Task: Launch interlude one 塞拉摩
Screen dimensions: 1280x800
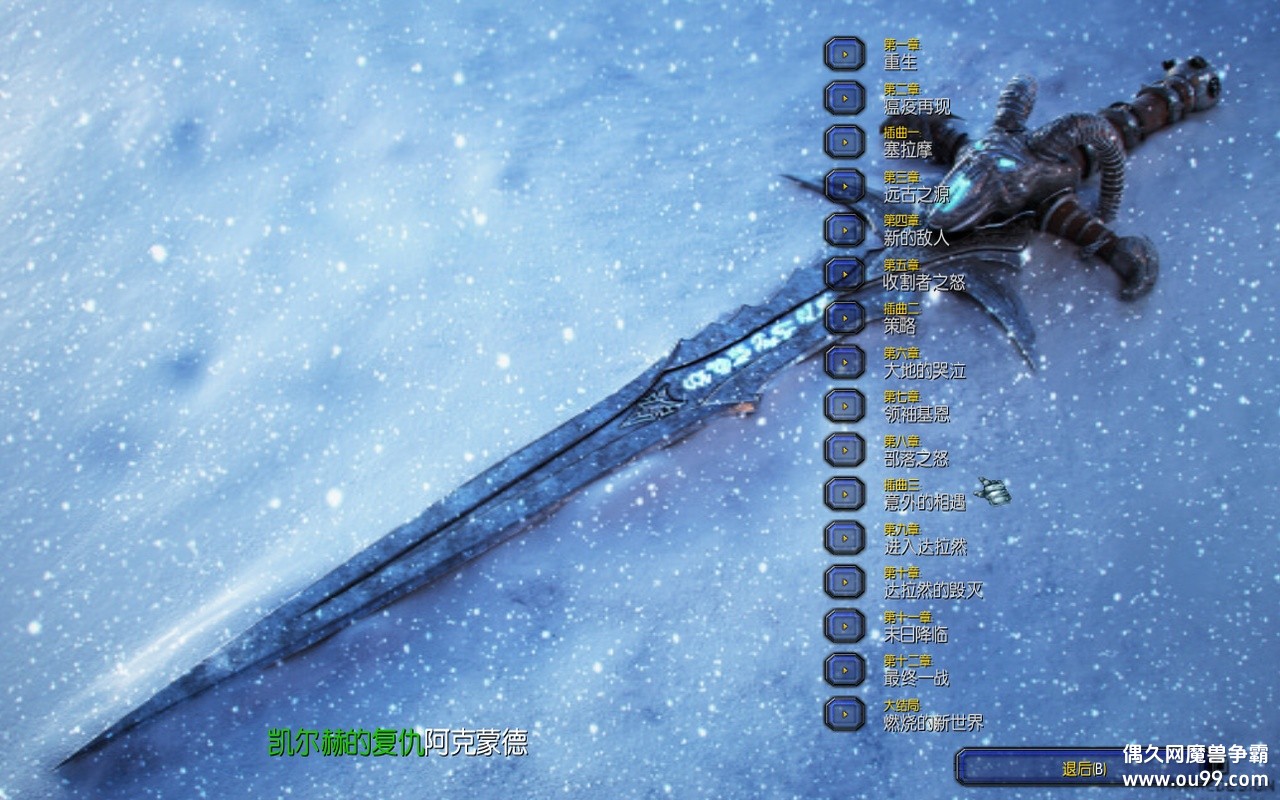Action: [x=845, y=142]
